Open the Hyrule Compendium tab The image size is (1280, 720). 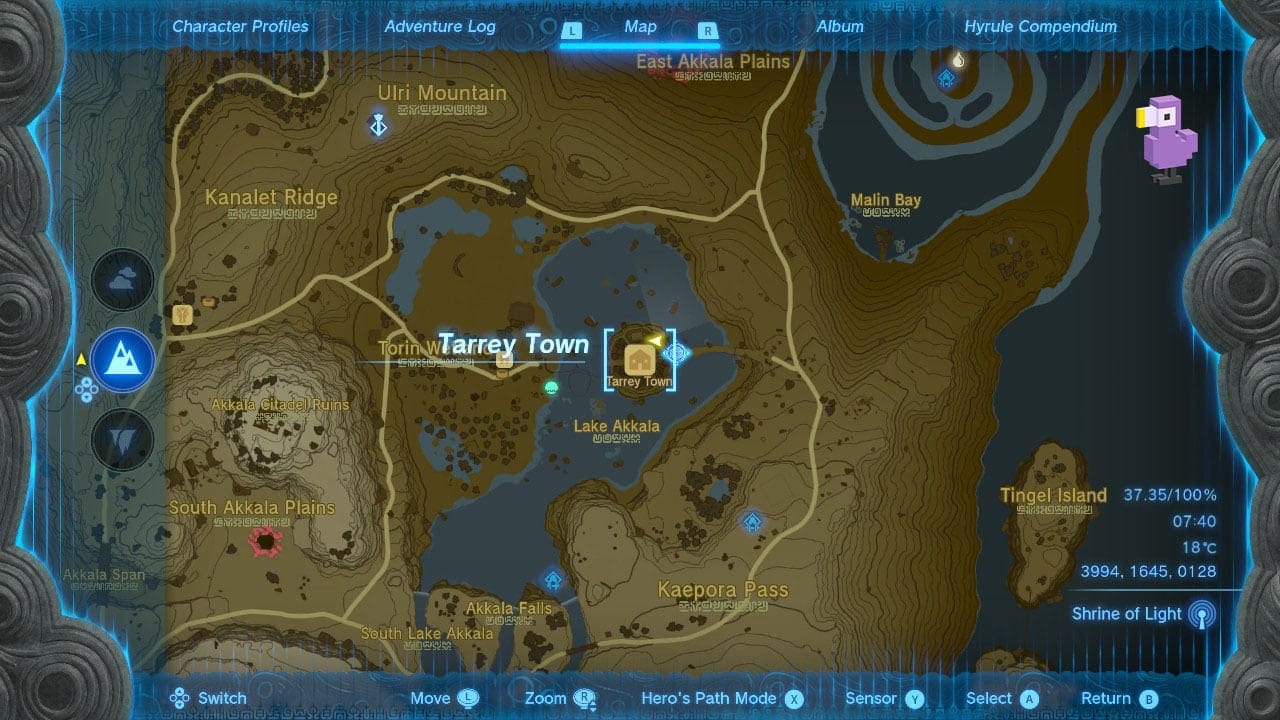click(1040, 27)
